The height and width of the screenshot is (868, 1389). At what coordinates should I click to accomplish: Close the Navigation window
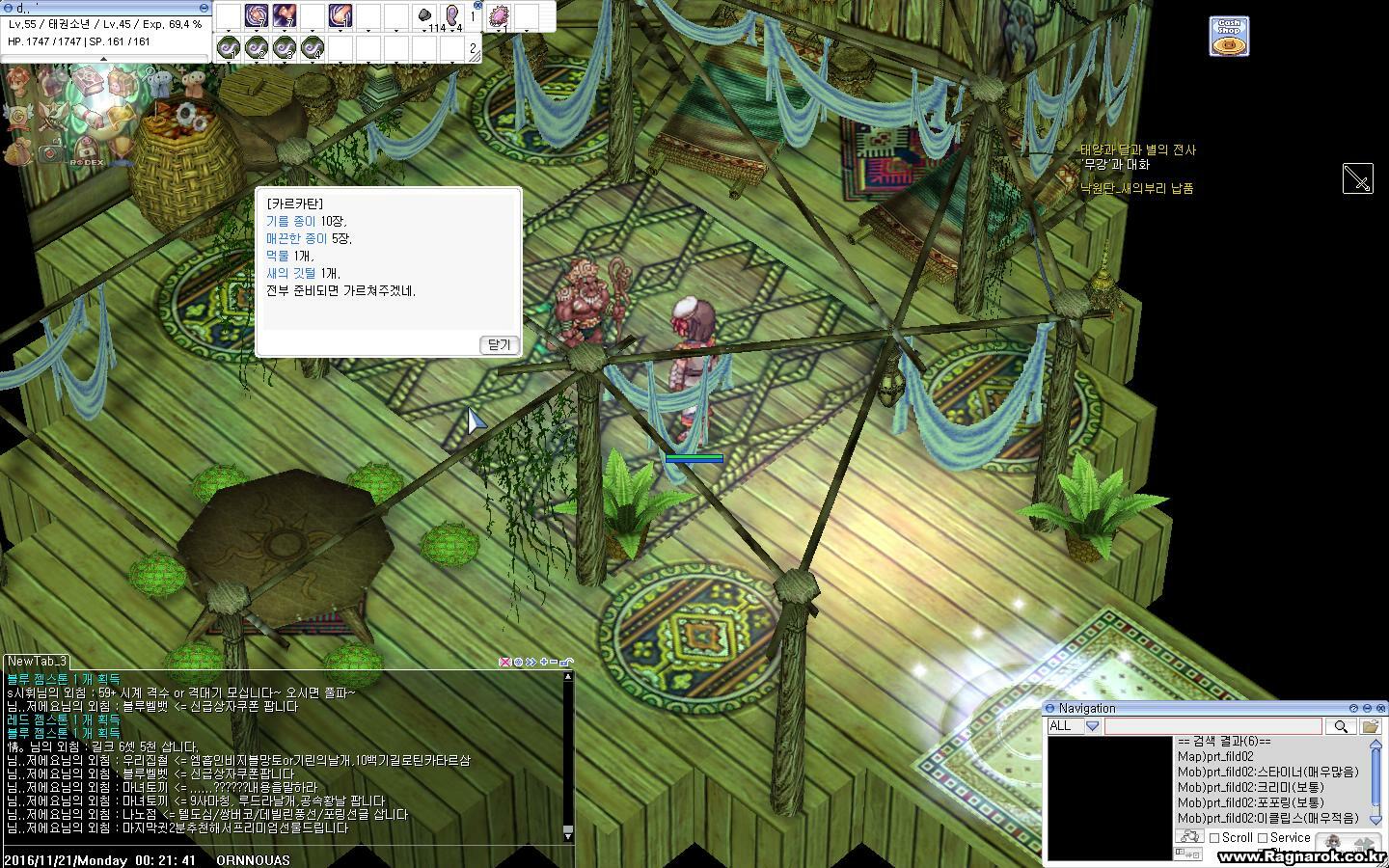click(x=1380, y=709)
